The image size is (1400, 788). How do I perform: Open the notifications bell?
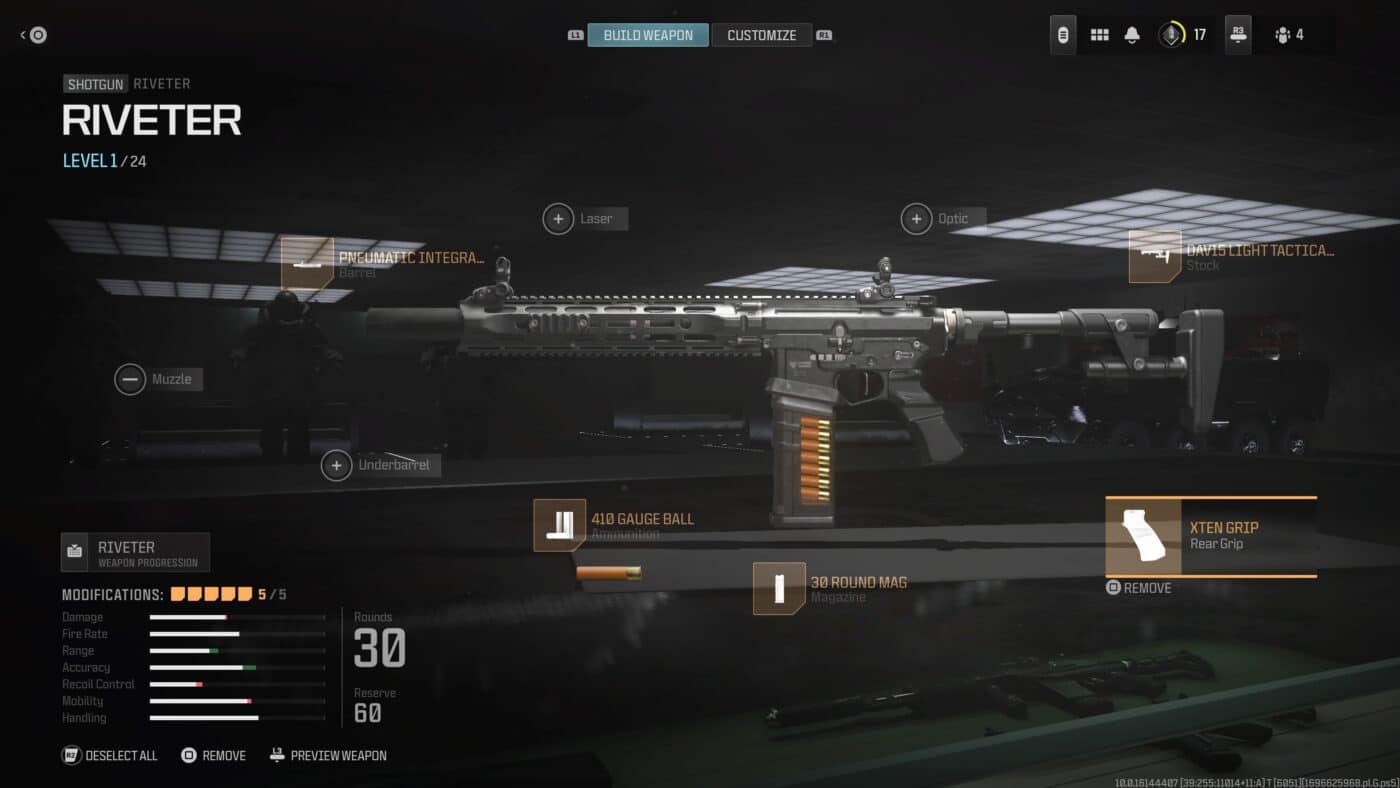pos(1131,34)
